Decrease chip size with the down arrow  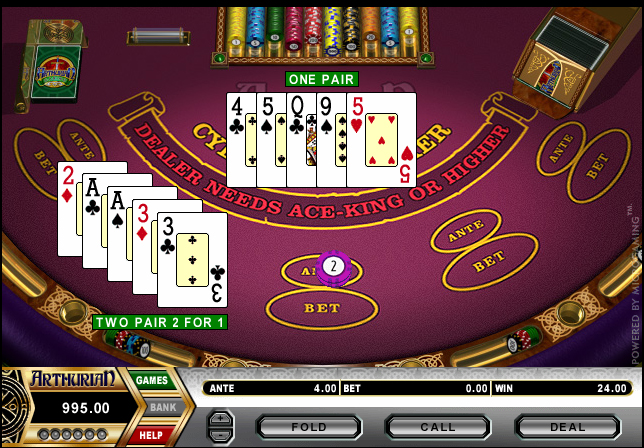220,436
